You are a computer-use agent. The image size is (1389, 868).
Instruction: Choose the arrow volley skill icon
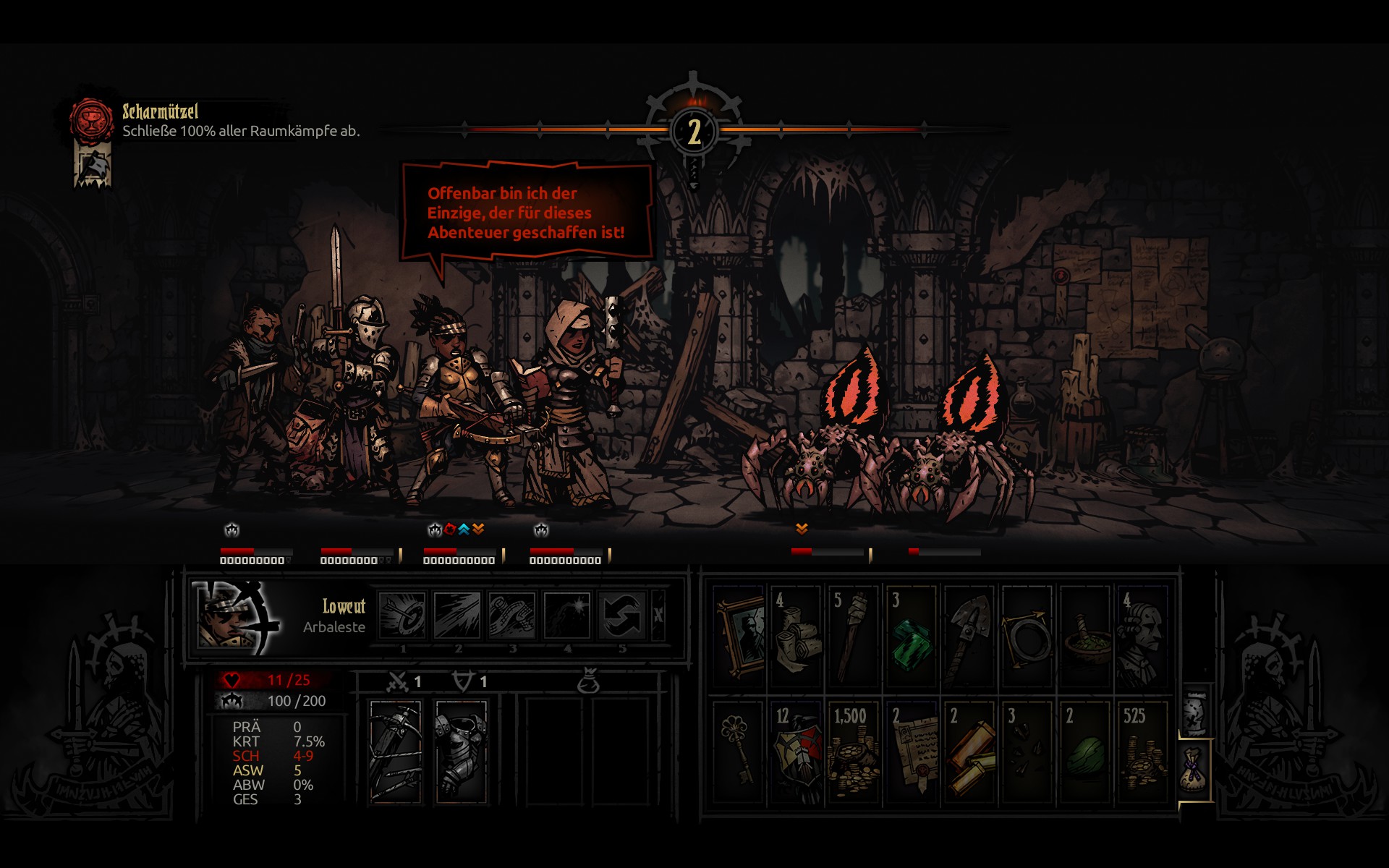coord(457,616)
